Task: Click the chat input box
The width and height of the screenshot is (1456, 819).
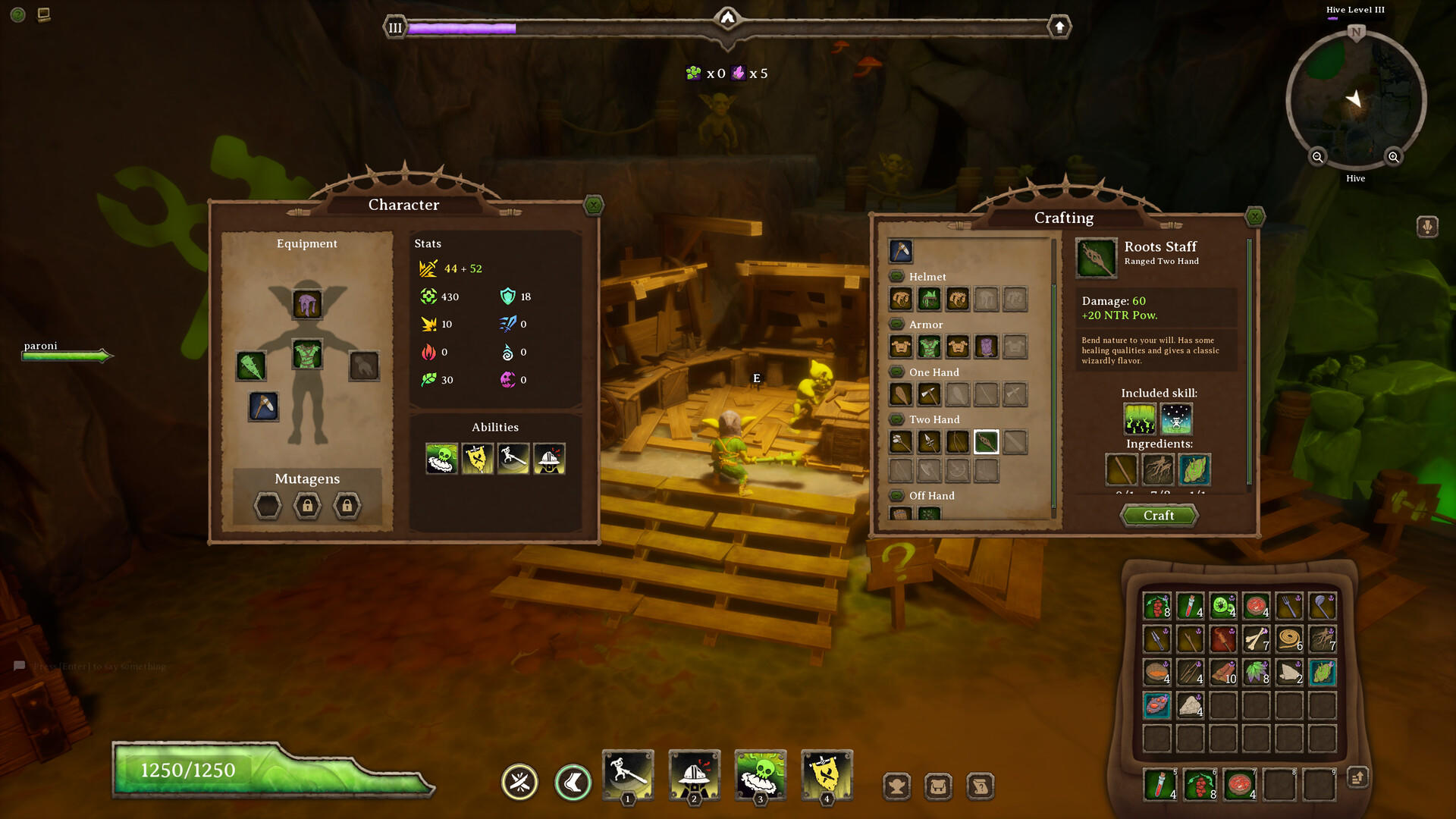Action: (99, 667)
